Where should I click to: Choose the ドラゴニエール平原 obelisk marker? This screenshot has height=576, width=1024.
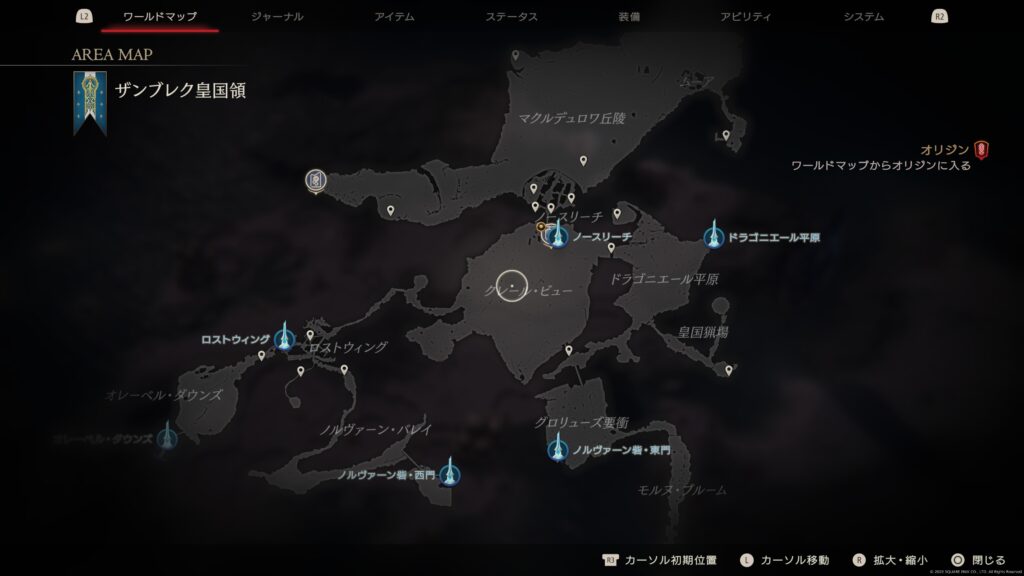click(x=714, y=237)
